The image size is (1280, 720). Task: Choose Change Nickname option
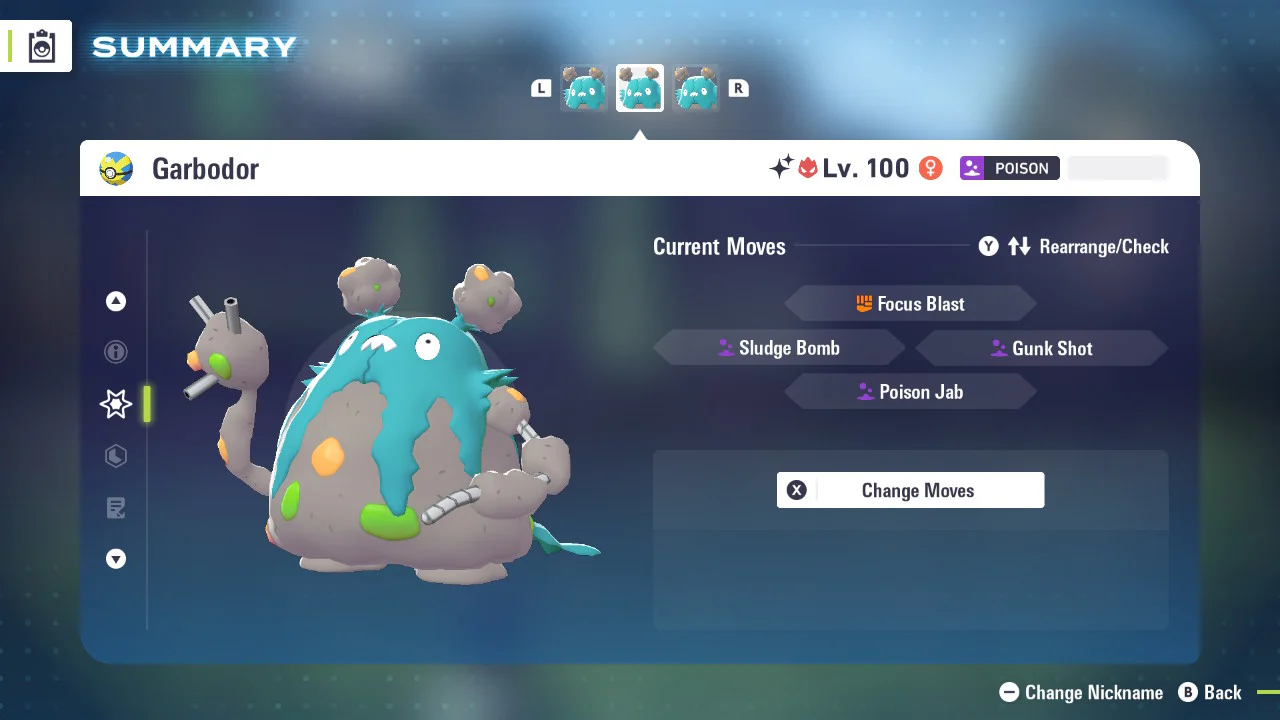pos(1081,692)
